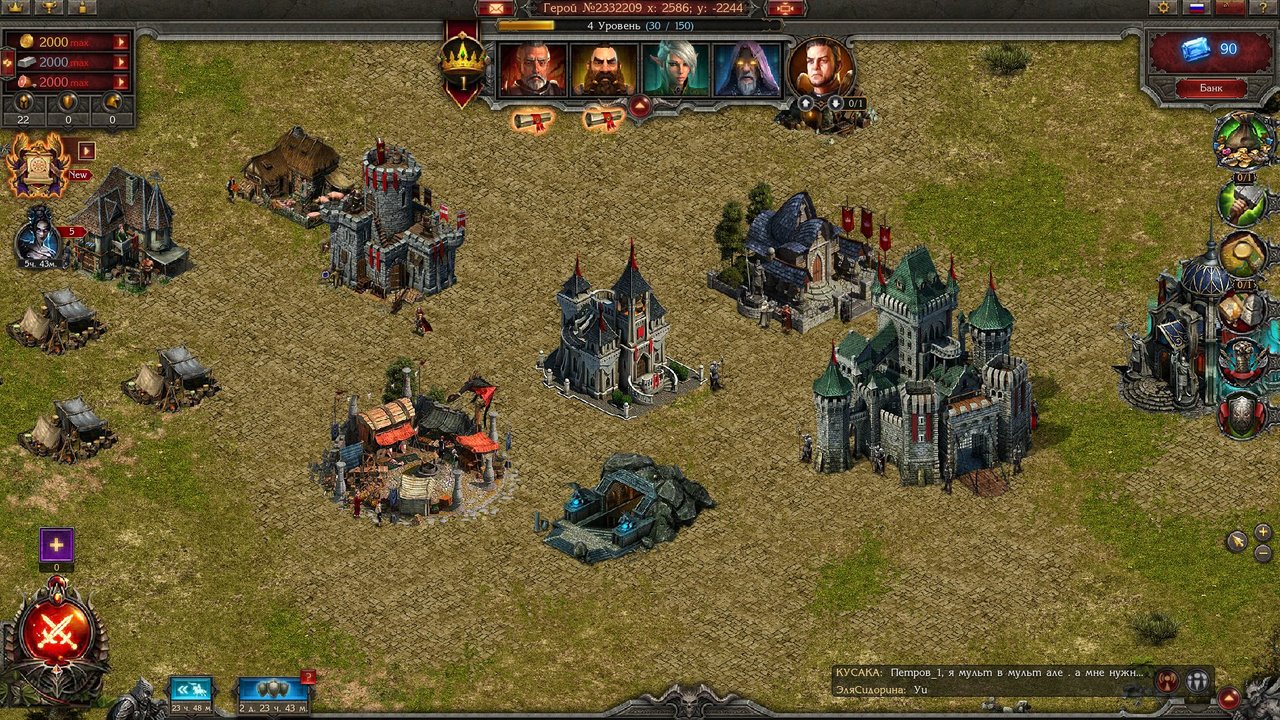Click the arrow next to gold resource
Screen dimensions: 1280x720
(121, 42)
